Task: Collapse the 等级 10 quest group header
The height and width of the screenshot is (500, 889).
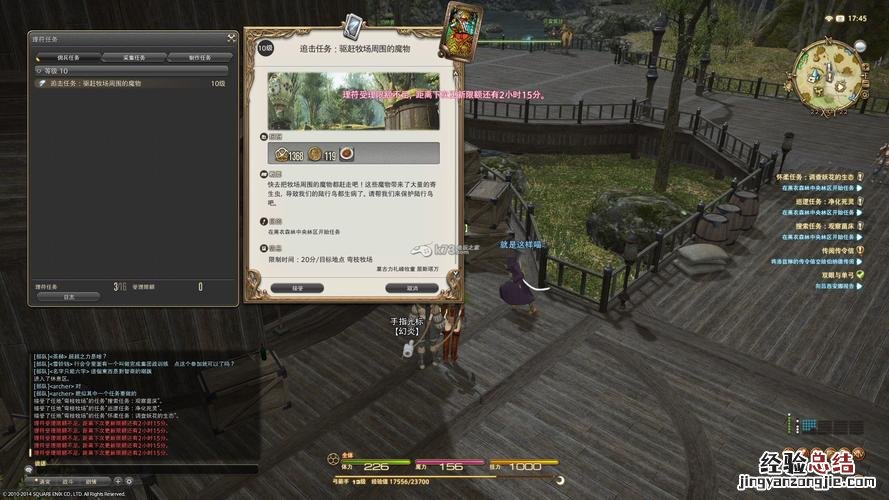Action: [x=36, y=71]
